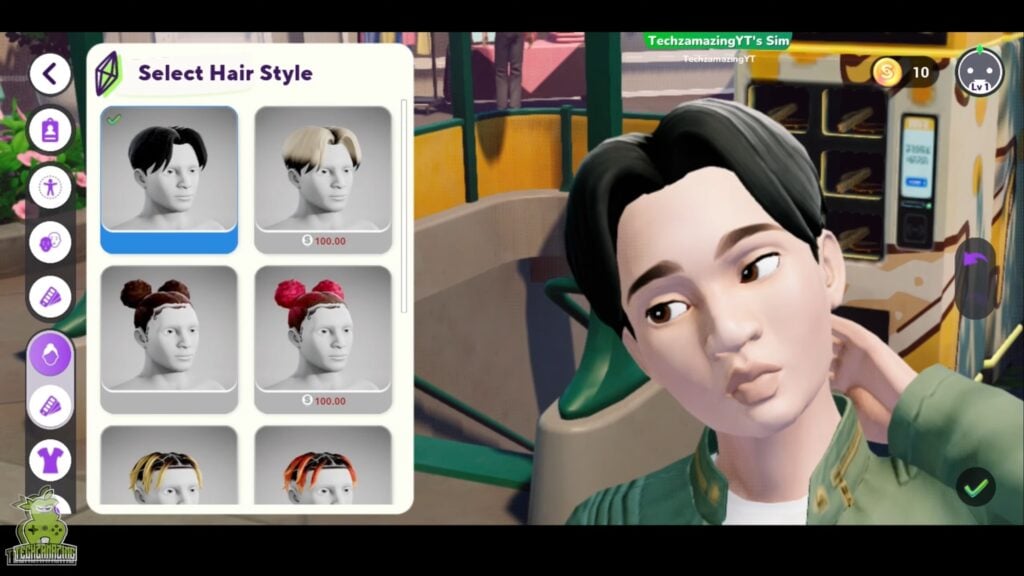Viewport: 1024px width, 576px height.
Task: Tap the gold coin currency icon
Action: (887, 72)
